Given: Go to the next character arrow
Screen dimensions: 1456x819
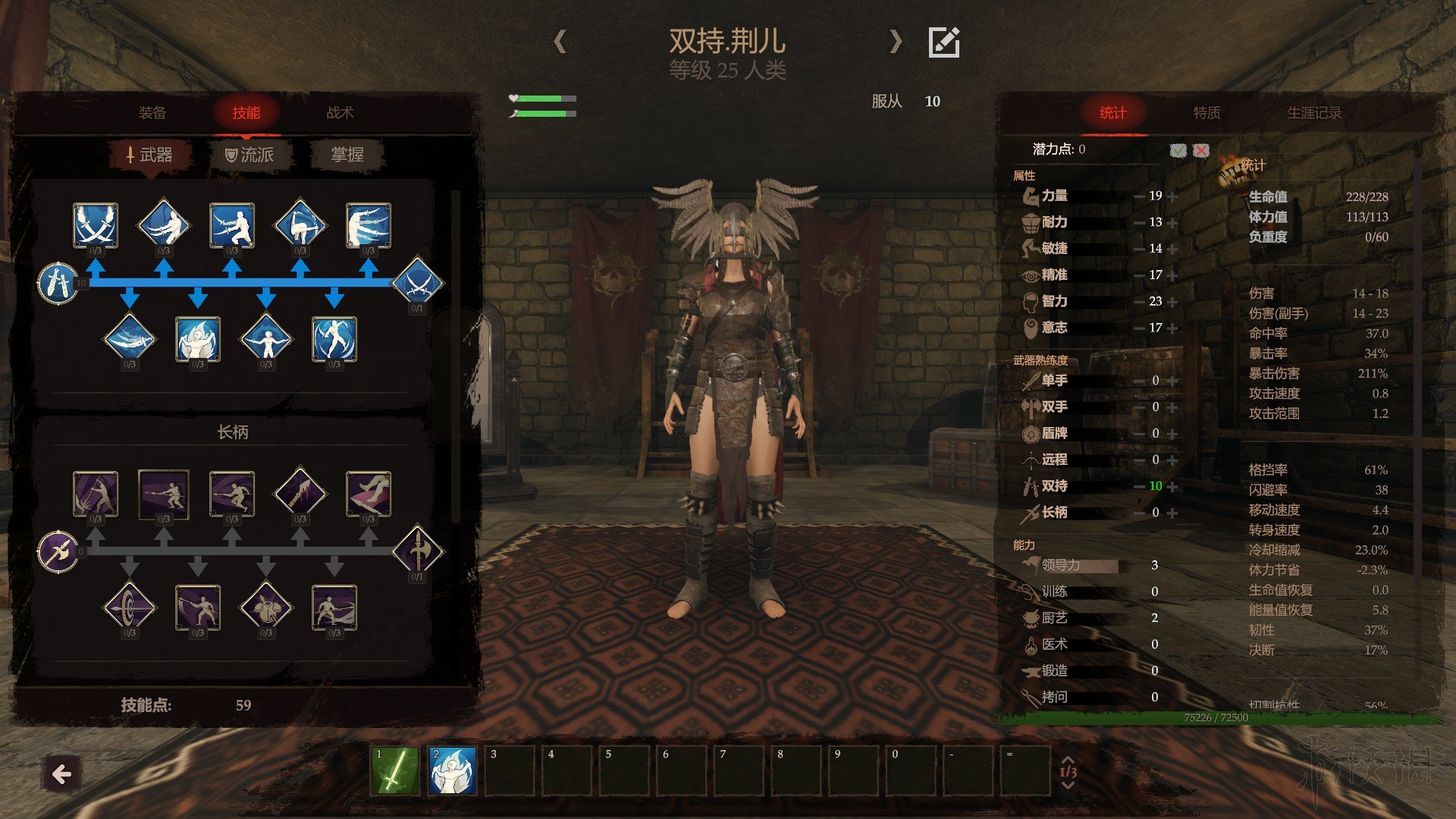Looking at the screenshot, I should pos(896,41).
